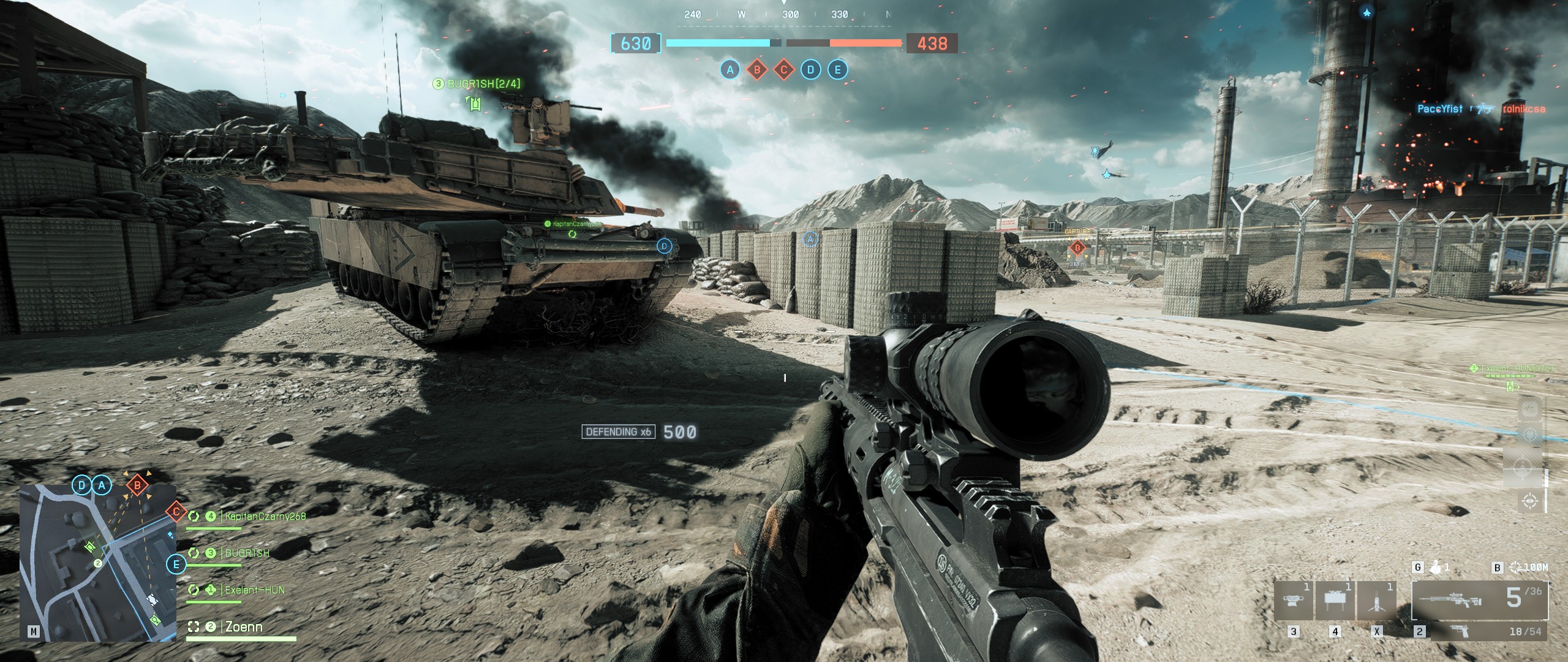Select the deployable shield gadget slot

pos(1335,601)
